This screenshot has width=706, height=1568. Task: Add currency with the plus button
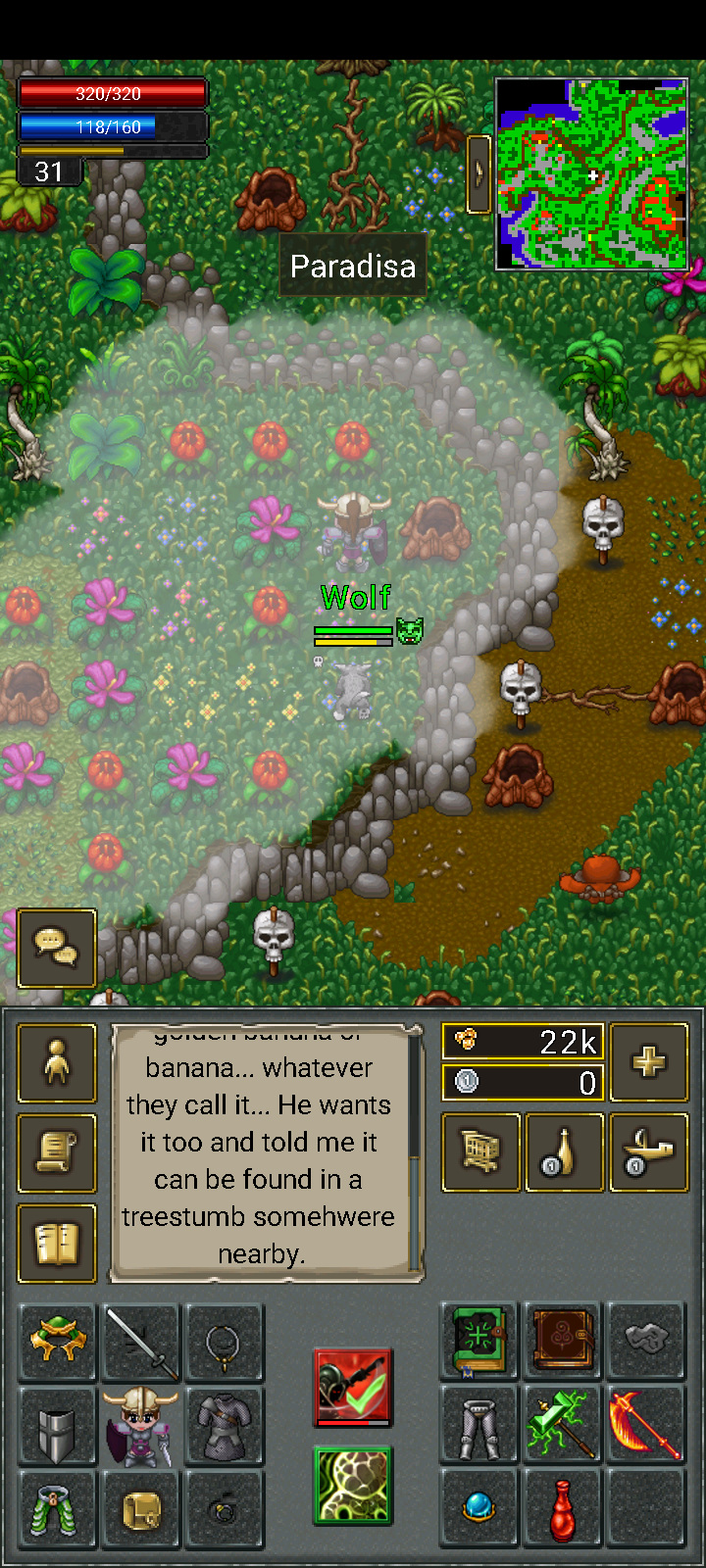(648, 1062)
